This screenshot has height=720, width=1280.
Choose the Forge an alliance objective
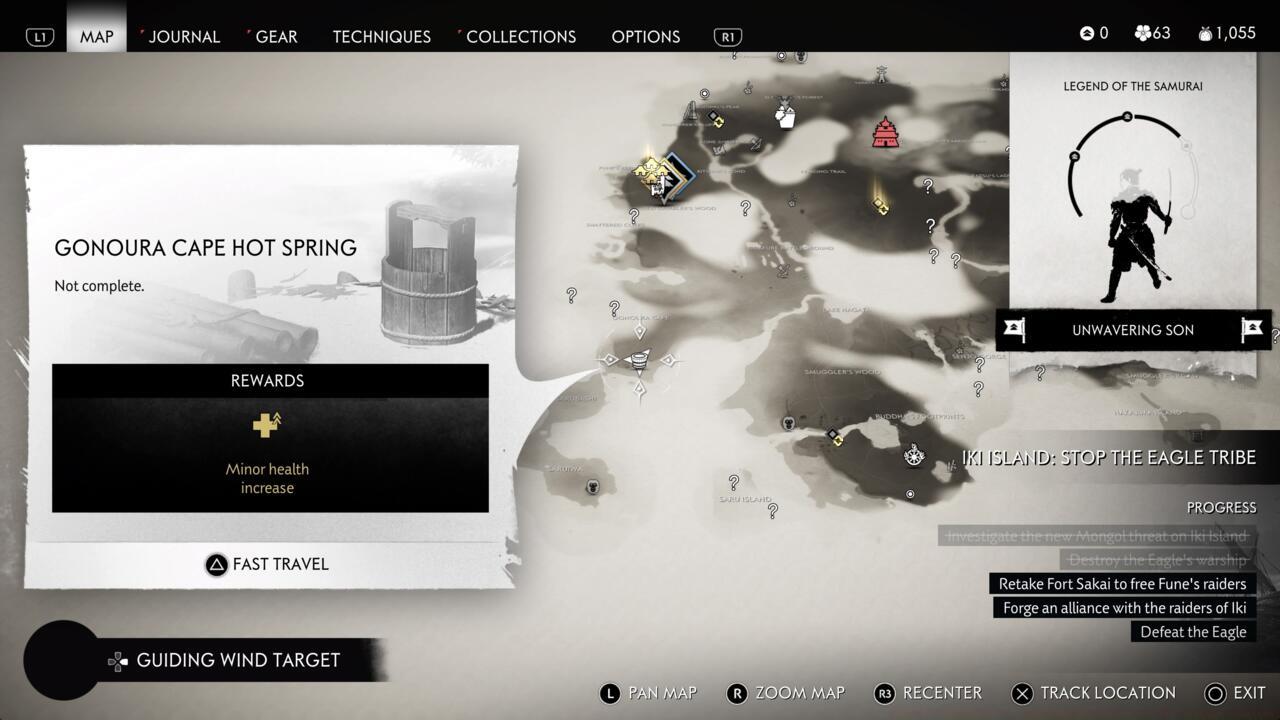1124,608
